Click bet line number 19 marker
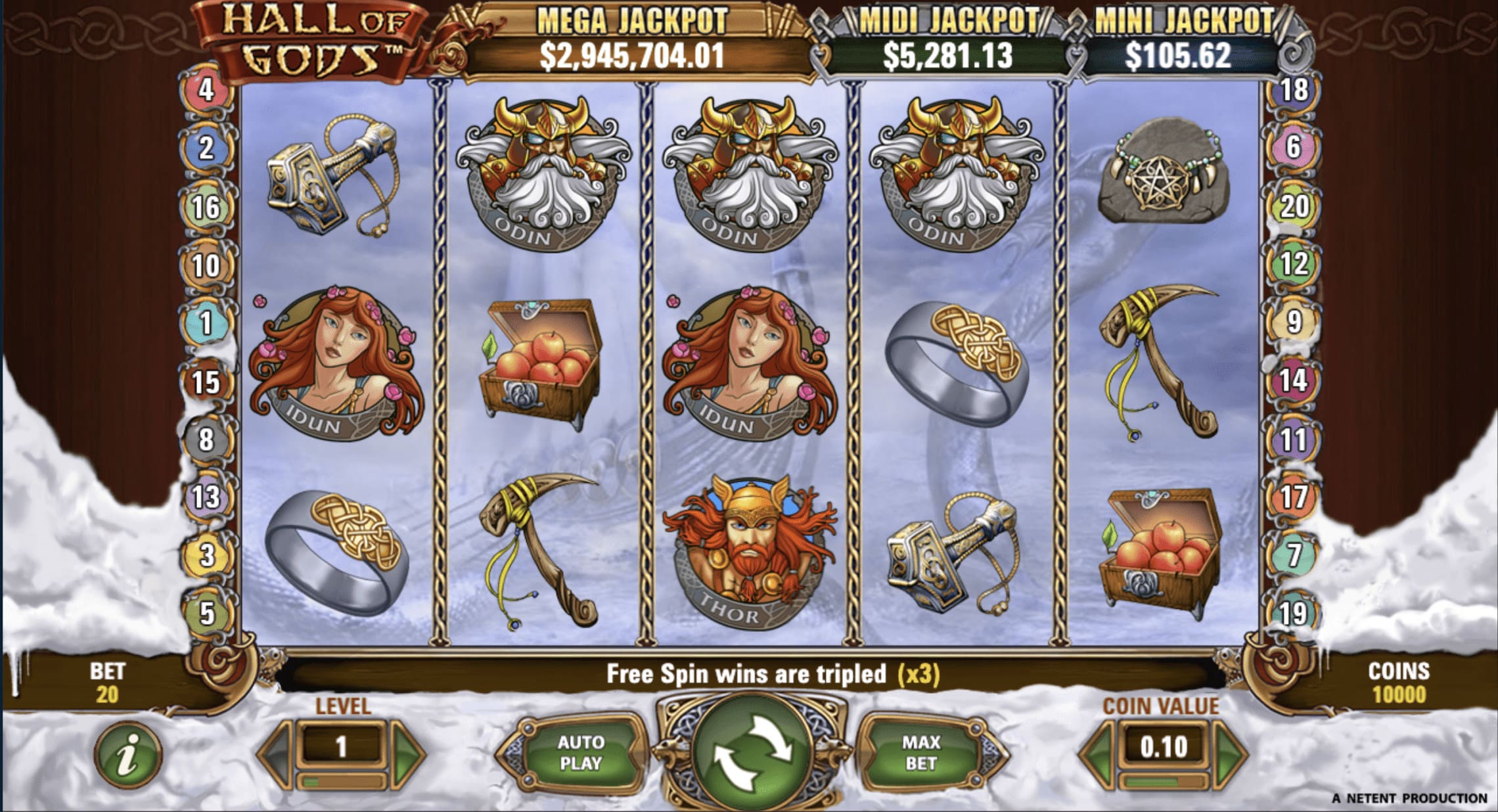The height and width of the screenshot is (812, 1498). (1294, 613)
